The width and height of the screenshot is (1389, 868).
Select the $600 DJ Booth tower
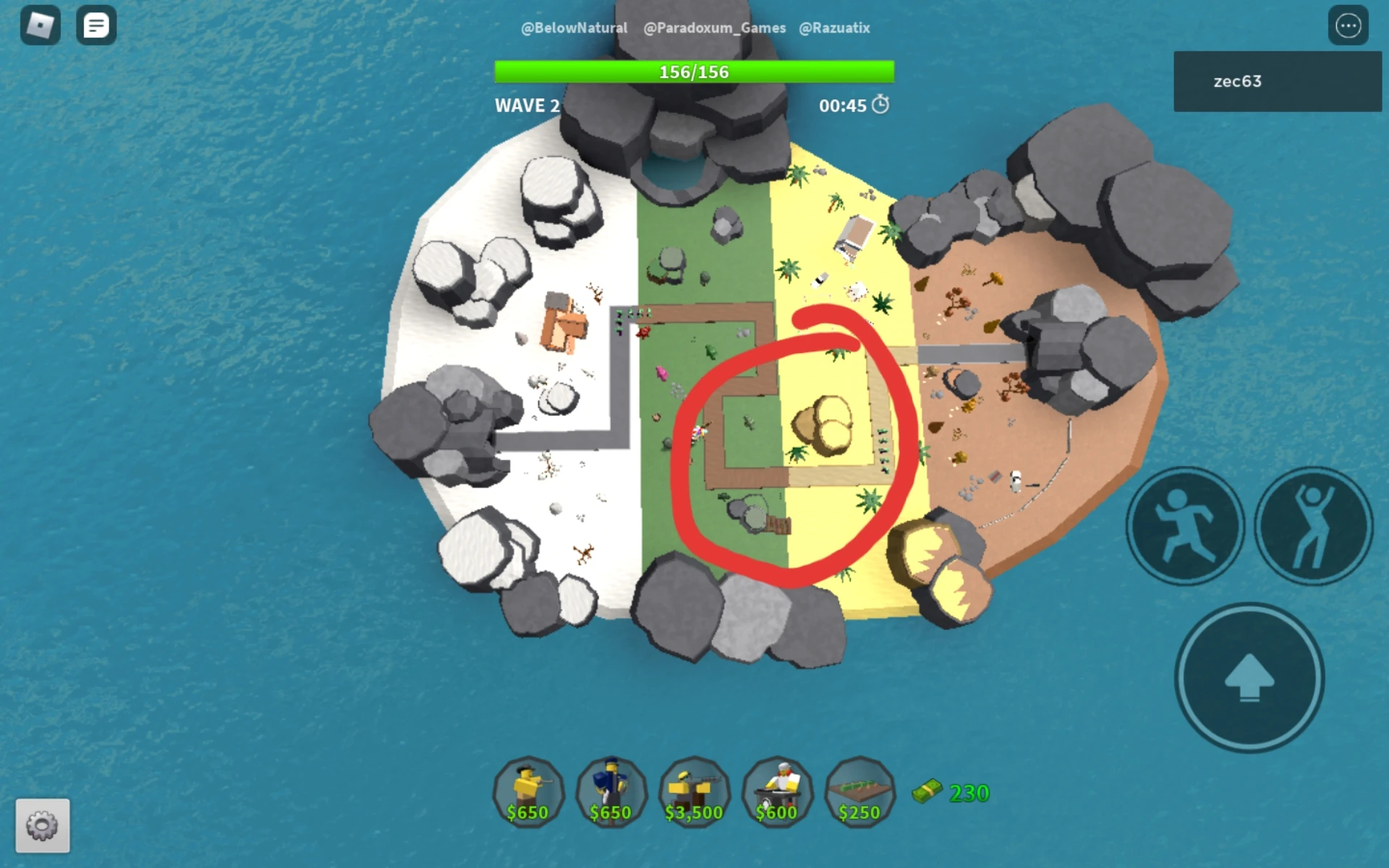point(777,793)
